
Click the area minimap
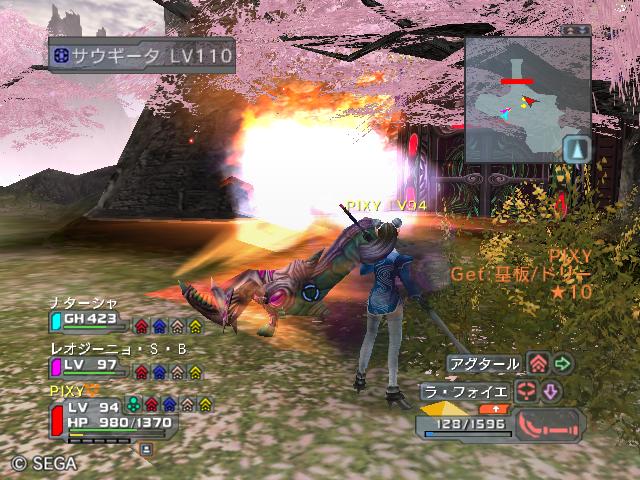point(527,100)
